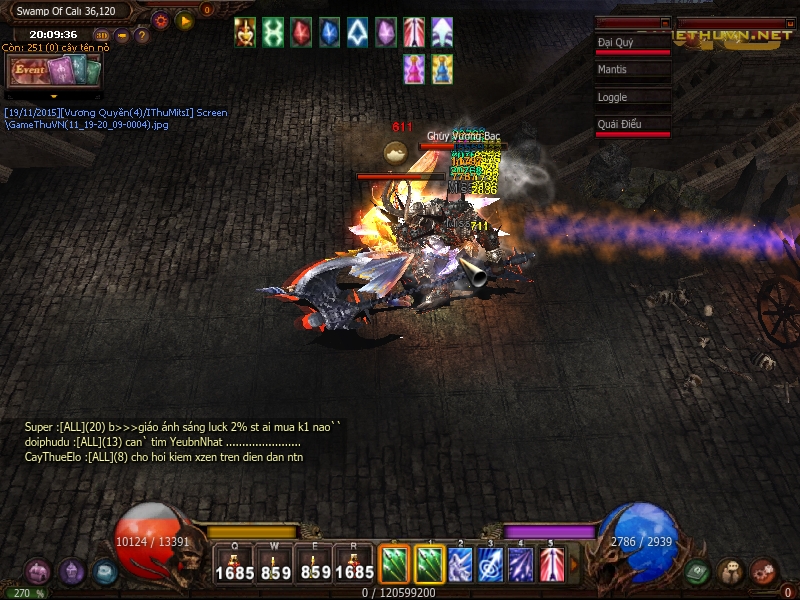Select Mantis in the monster list
This screenshot has width=800, height=600.
[x=632, y=71]
